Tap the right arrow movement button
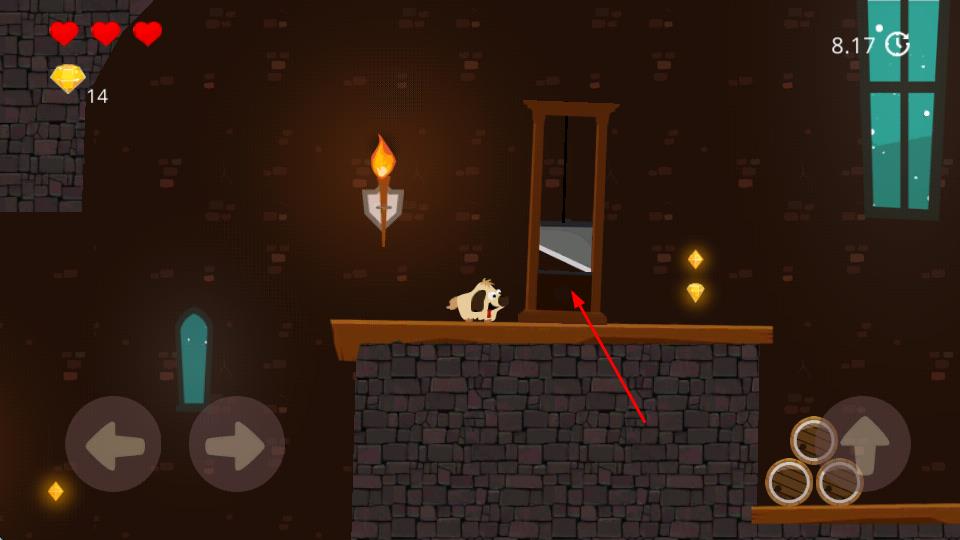The image size is (960, 540). pyautogui.click(x=237, y=444)
